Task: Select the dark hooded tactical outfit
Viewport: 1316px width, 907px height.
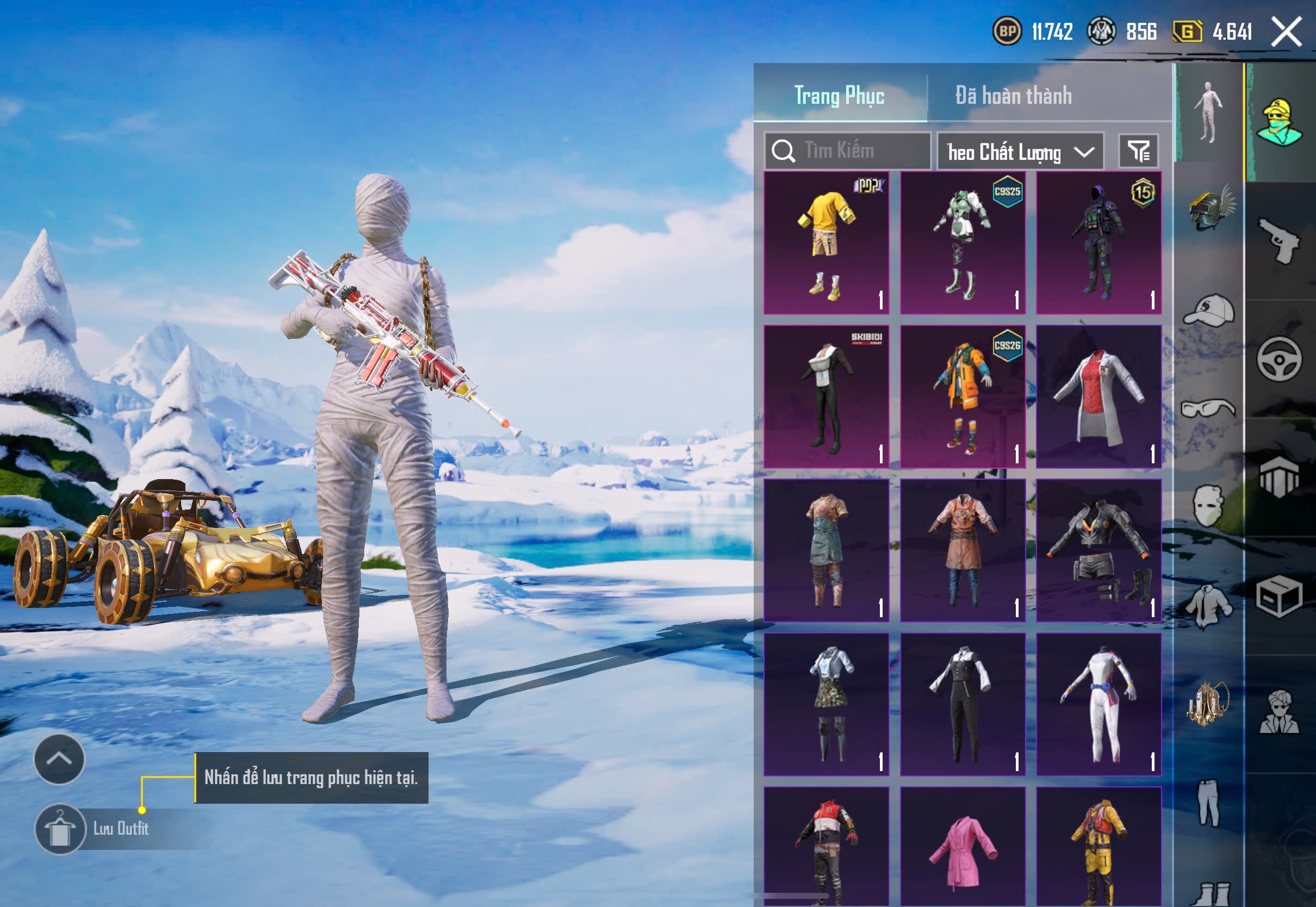Action: coord(1098,243)
